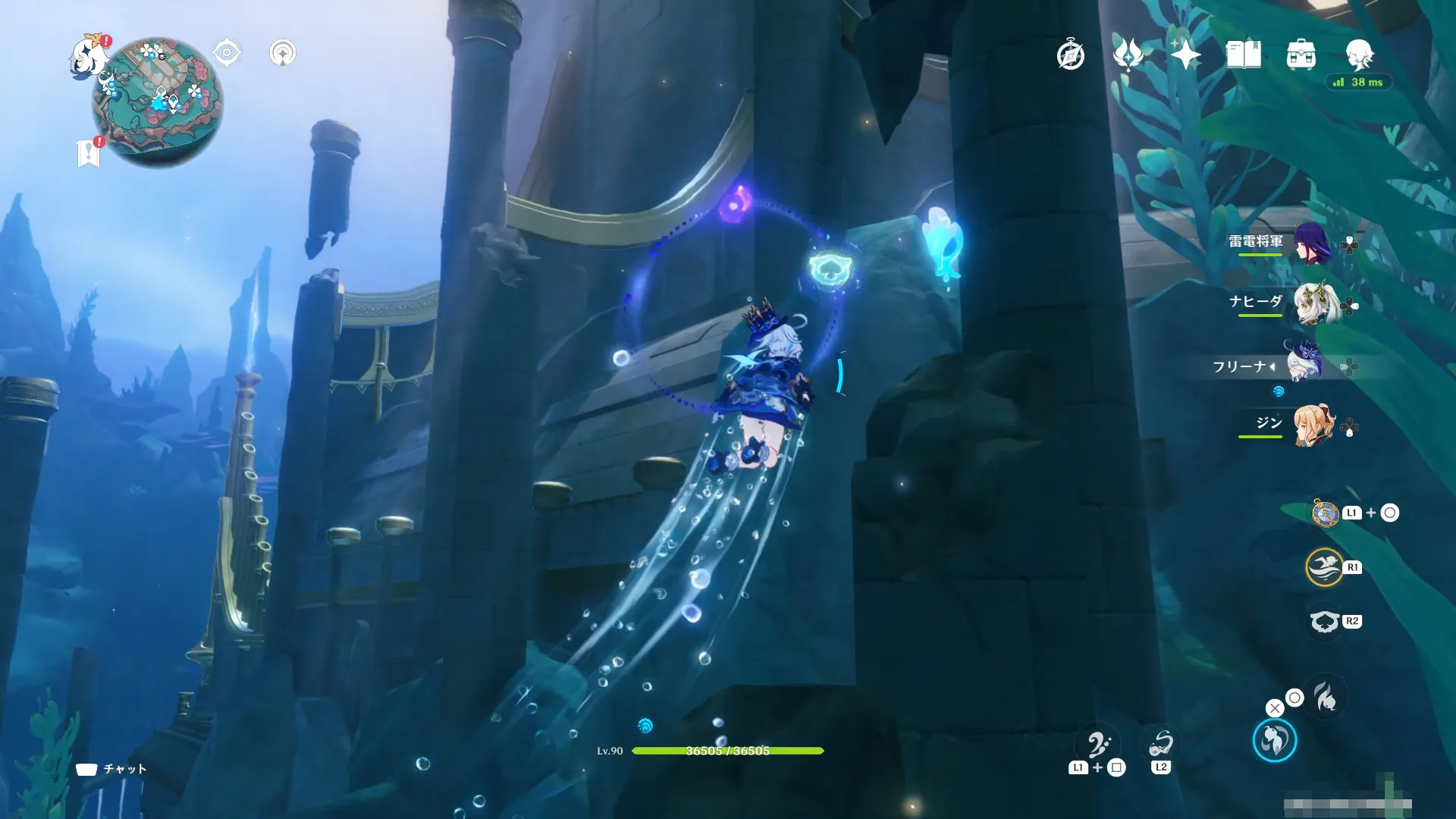
Task: Activate the gold-ringed swimming skill icon
Action: coord(1324,567)
